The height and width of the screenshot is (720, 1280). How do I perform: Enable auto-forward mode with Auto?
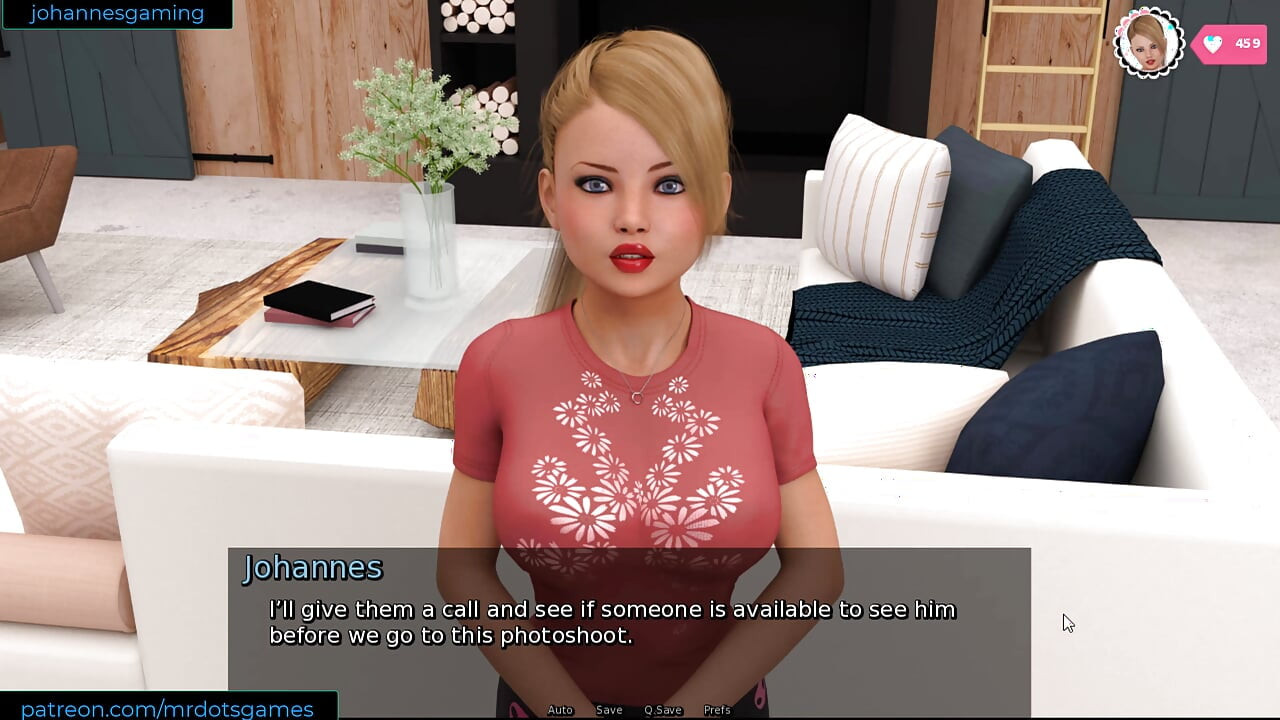point(559,710)
